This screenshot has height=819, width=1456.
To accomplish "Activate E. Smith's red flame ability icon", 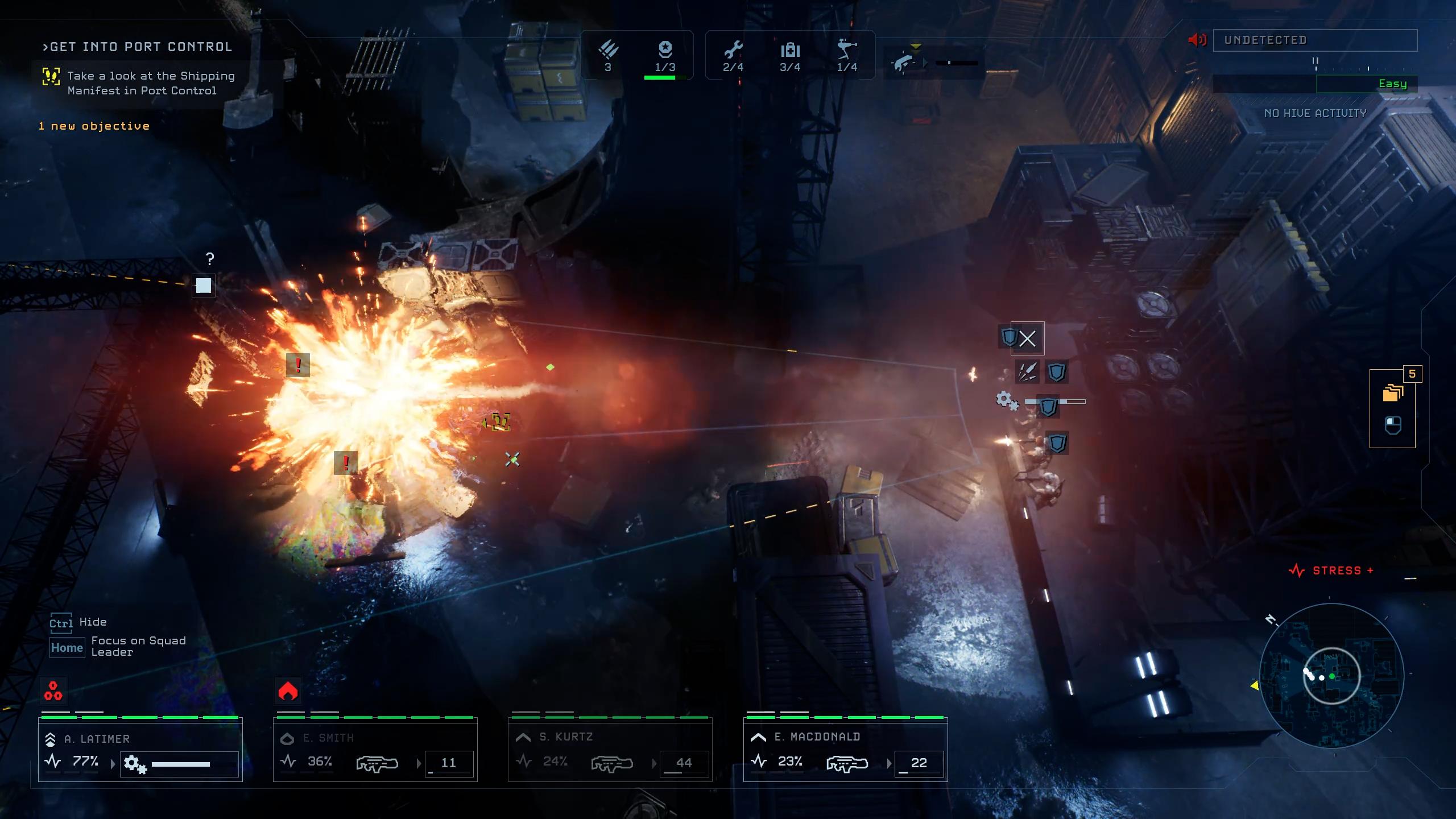I will click(288, 691).
